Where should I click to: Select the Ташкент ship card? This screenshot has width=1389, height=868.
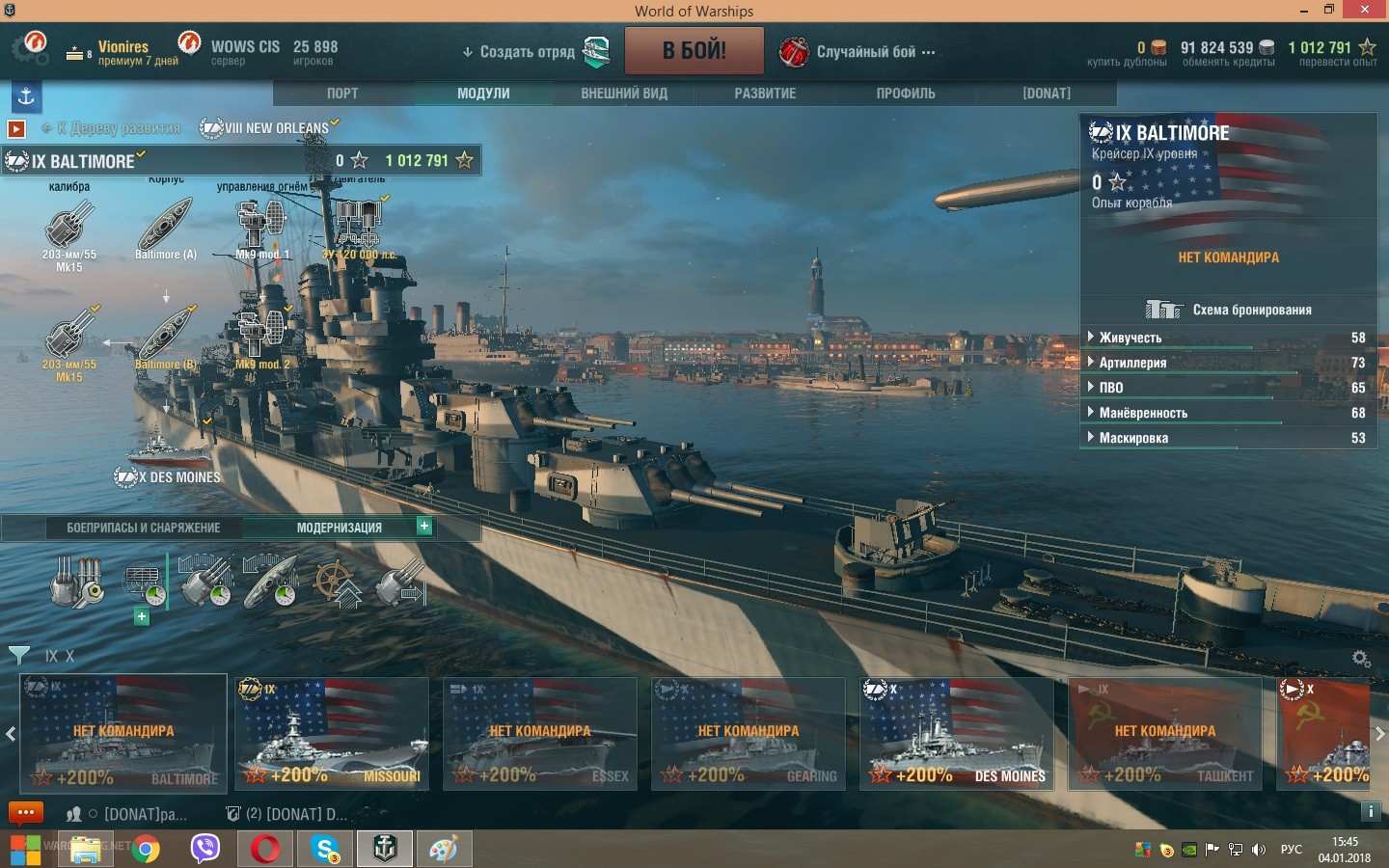tap(1165, 734)
